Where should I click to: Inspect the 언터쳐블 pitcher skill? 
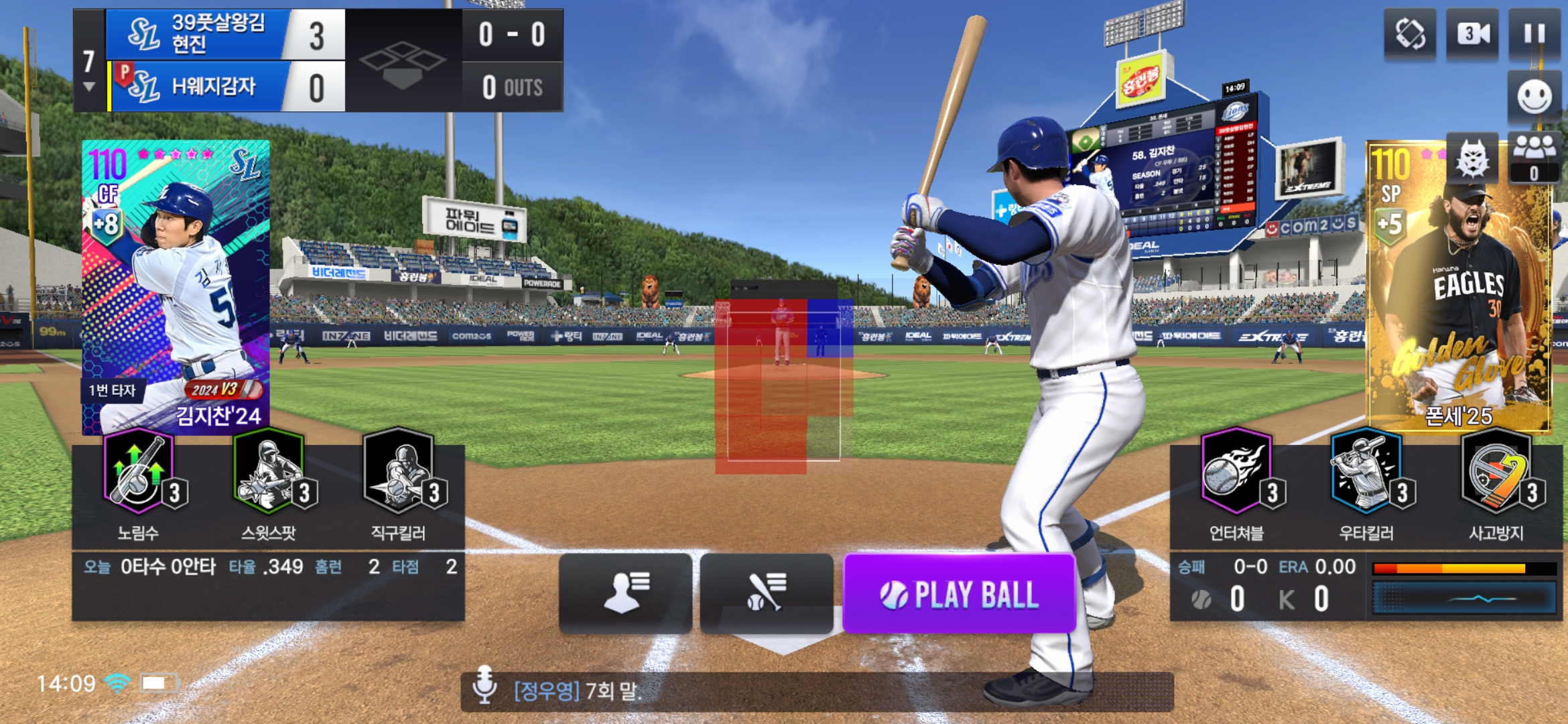[x=1237, y=476]
